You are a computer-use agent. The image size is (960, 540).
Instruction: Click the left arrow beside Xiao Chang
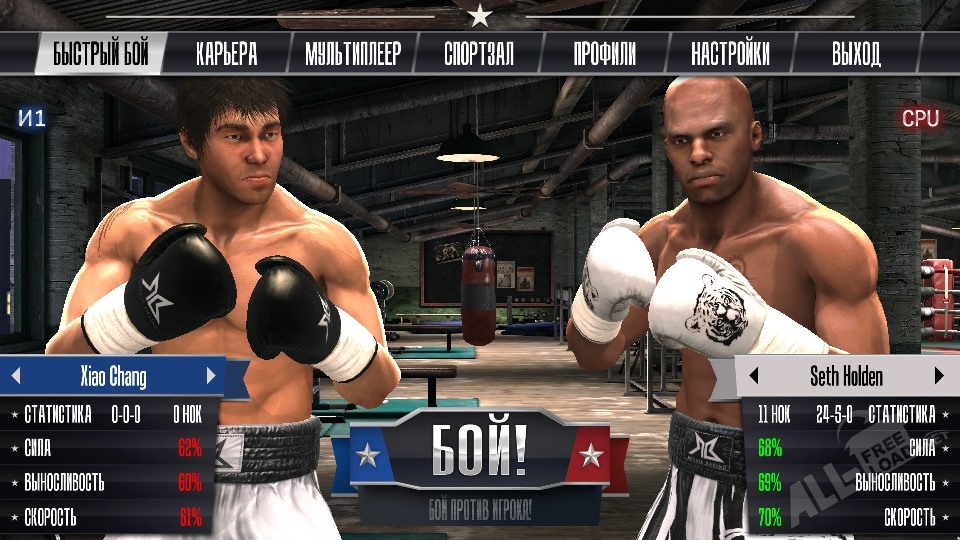click(x=15, y=377)
